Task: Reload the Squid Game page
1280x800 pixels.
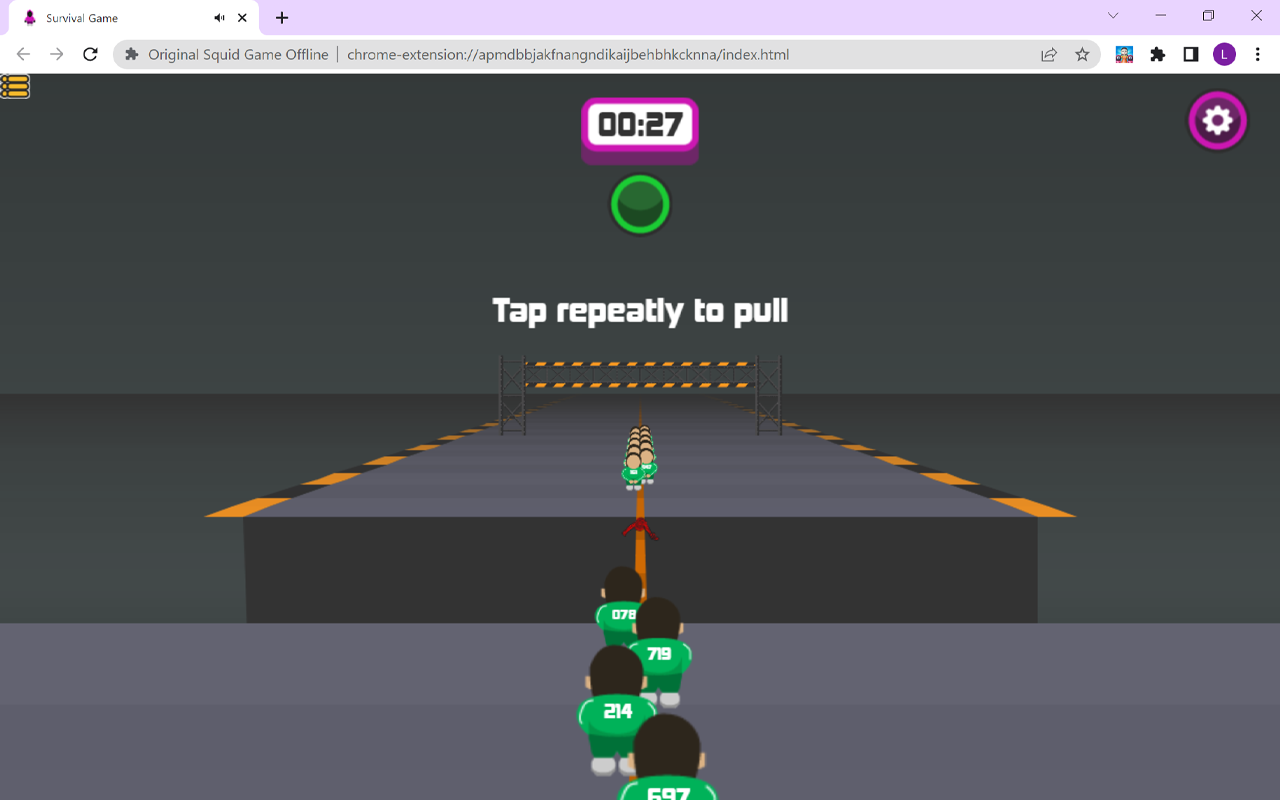Action: coord(90,55)
